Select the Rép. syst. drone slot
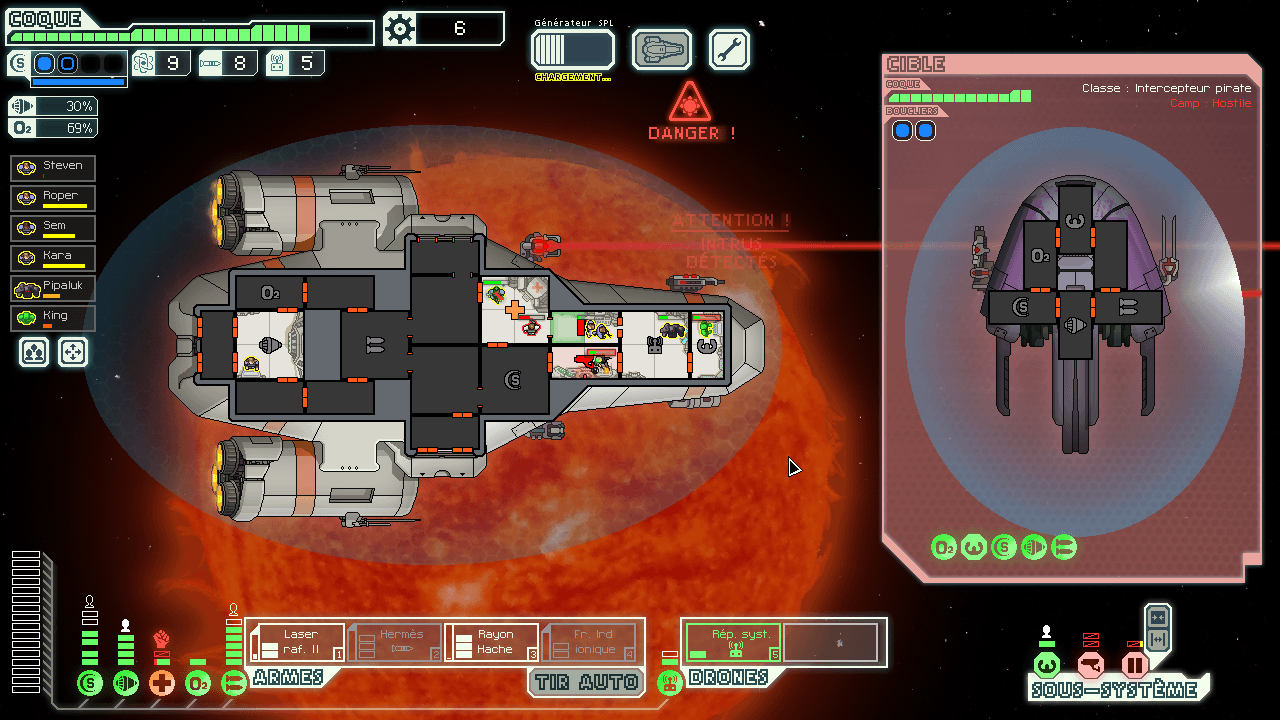 pos(733,642)
